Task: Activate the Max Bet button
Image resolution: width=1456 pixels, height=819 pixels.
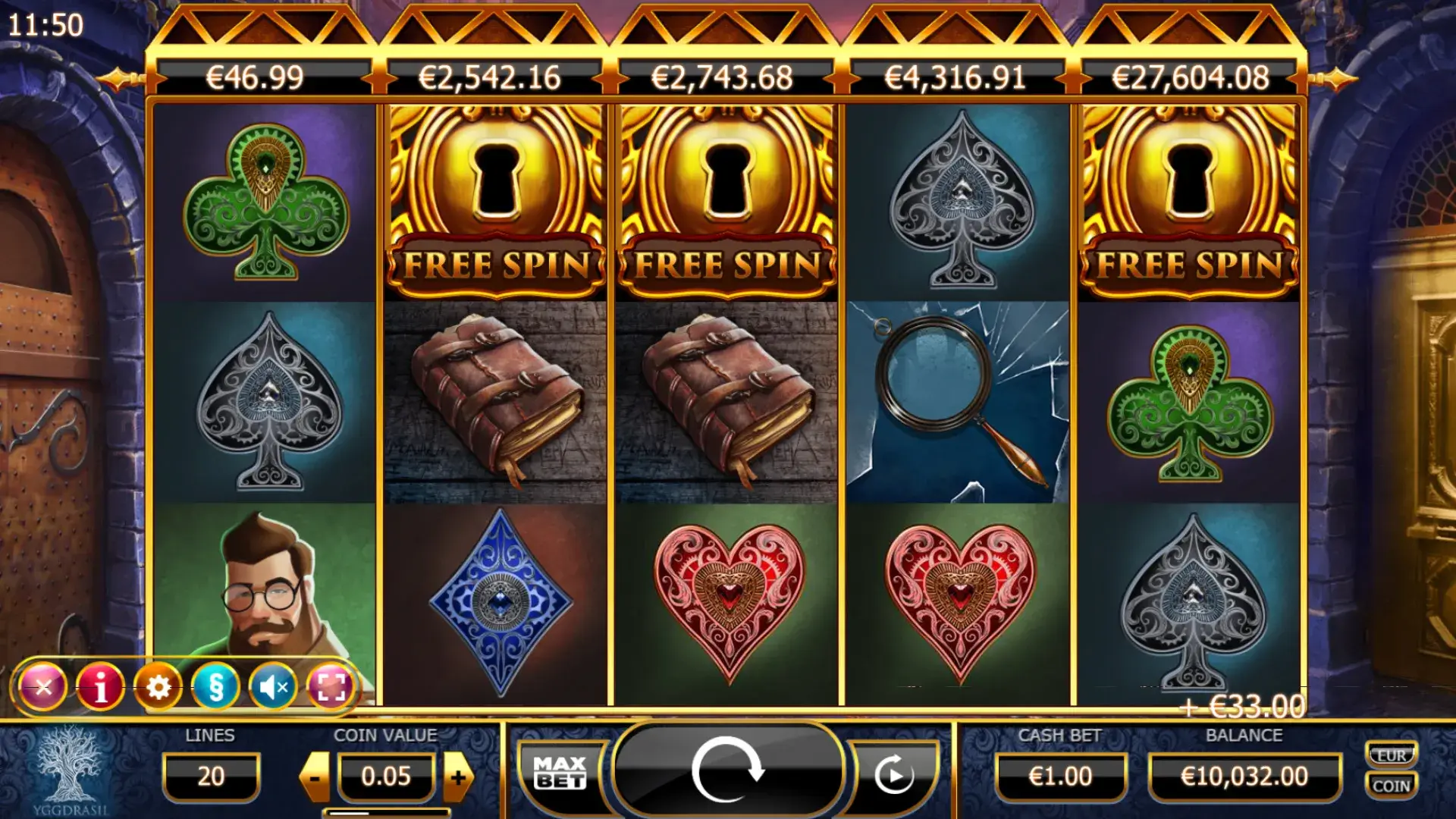Action: [560, 773]
